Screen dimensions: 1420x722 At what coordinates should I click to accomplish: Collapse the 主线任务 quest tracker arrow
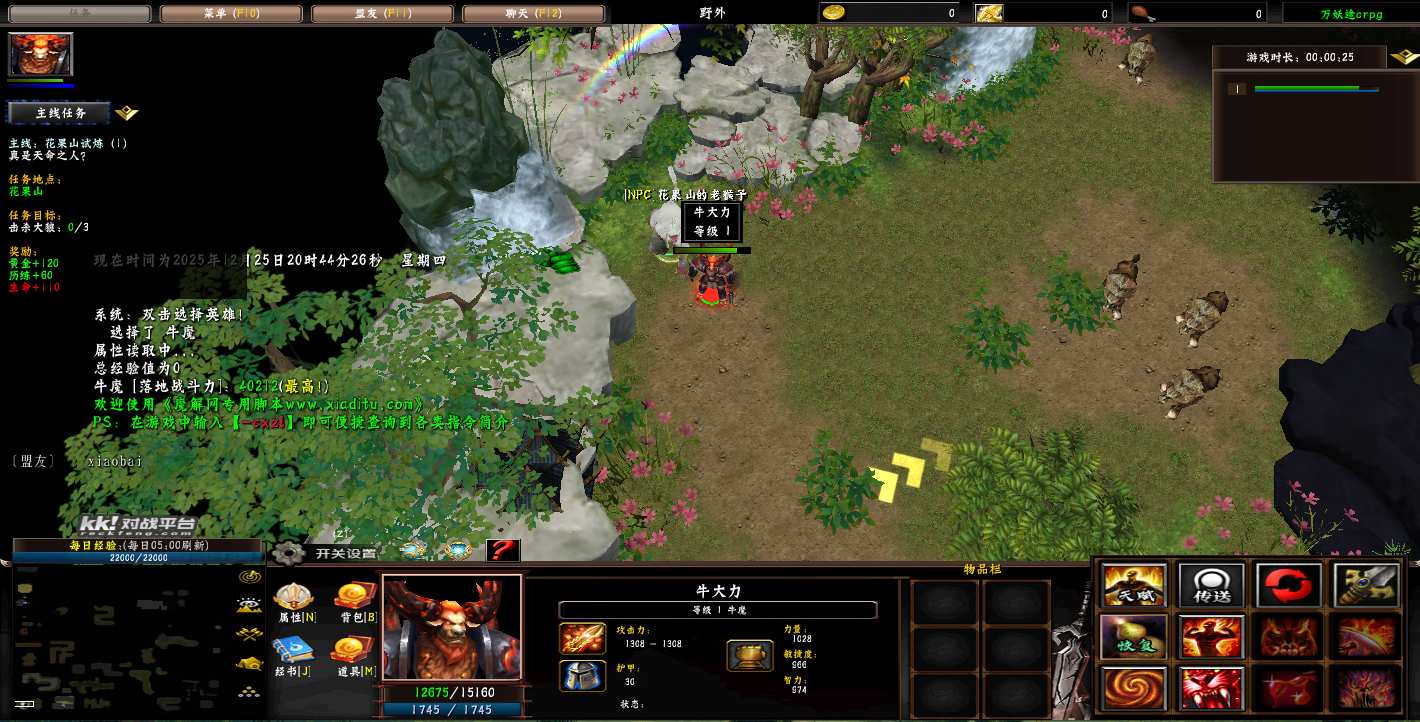click(127, 113)
